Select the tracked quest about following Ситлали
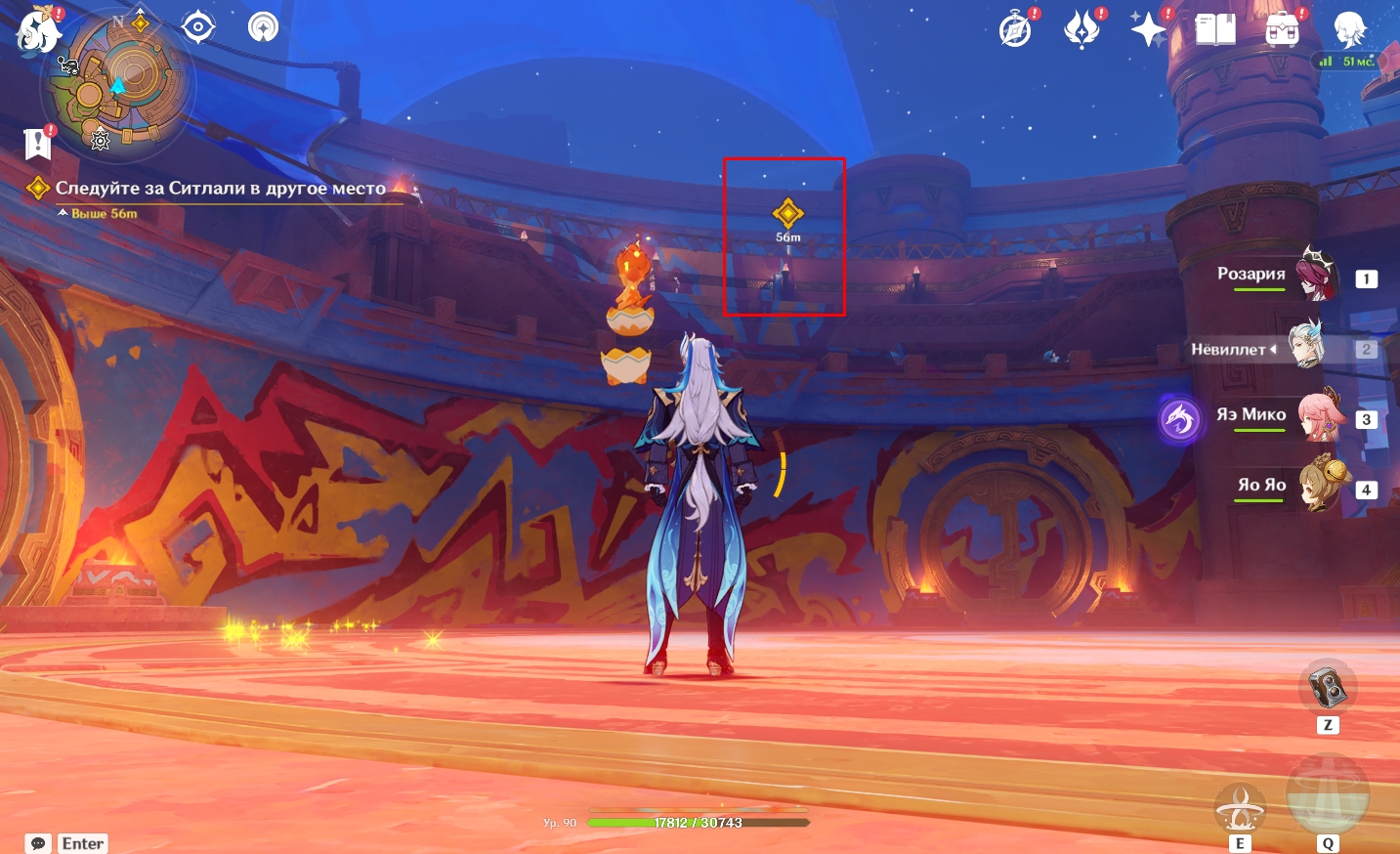Screen dimensions: 1400x854 coord(220,189)
